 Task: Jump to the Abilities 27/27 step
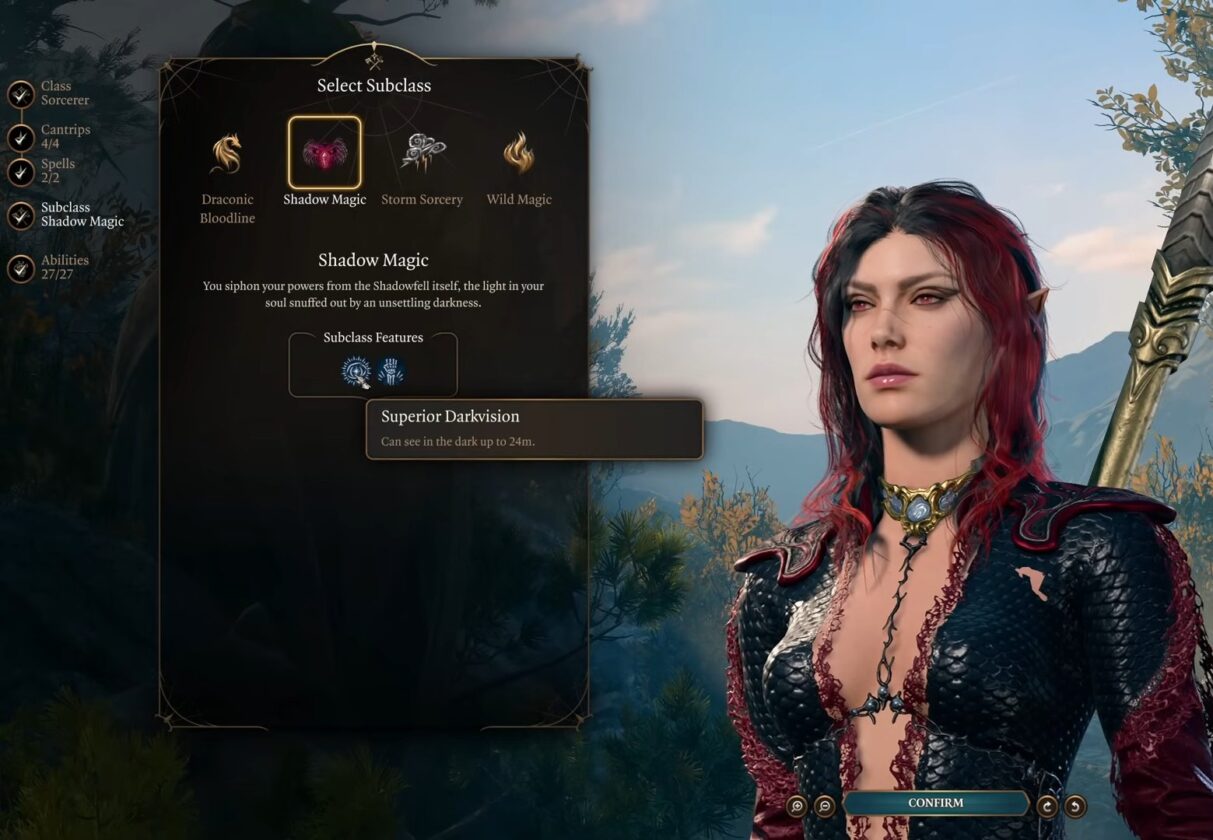[21, 268]
